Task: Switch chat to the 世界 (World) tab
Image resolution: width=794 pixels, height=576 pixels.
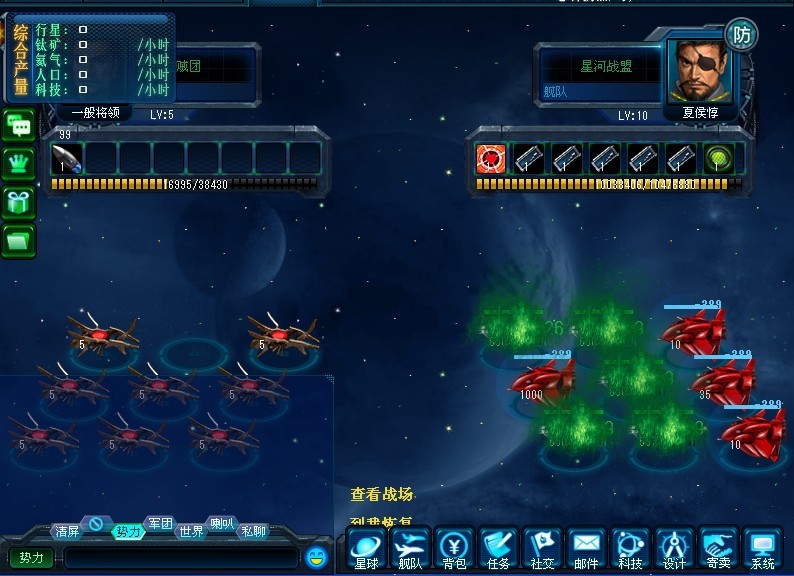Action: [x=191, y=532]
